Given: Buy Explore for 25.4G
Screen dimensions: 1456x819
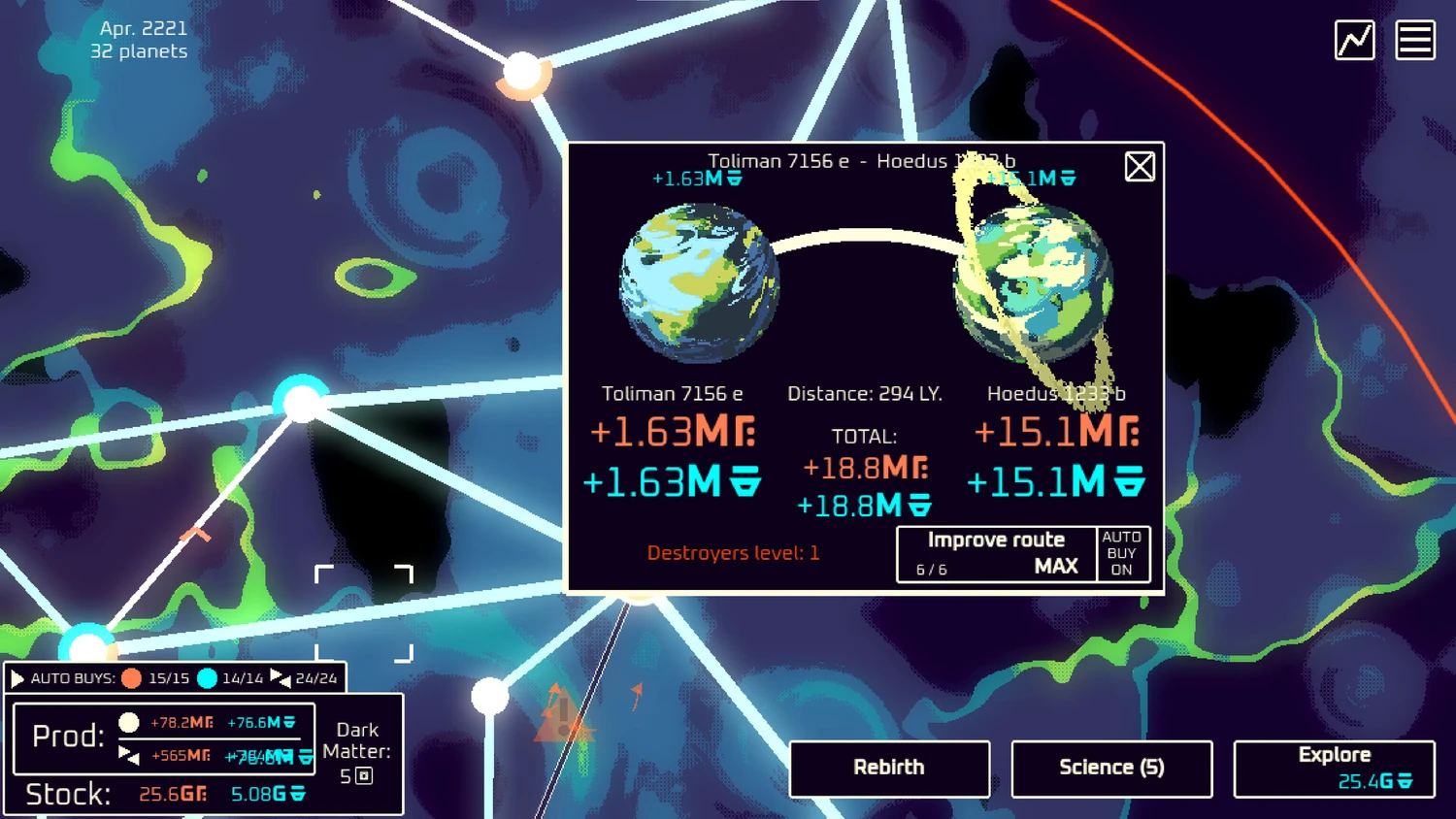Looking at the screenshot, I should coord(1334,768).
